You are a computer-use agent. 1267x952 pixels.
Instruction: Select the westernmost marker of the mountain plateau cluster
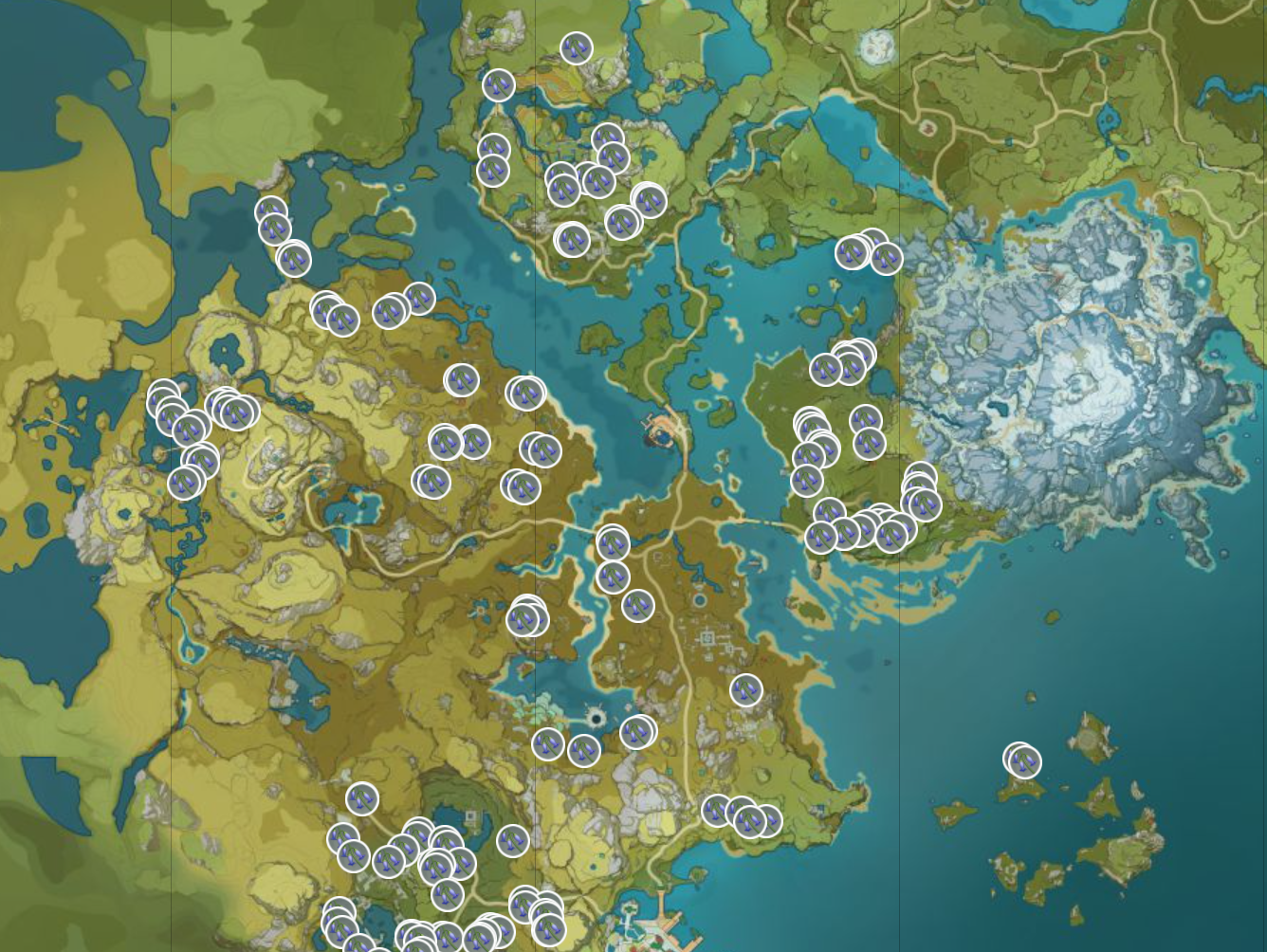pos(161,398)
